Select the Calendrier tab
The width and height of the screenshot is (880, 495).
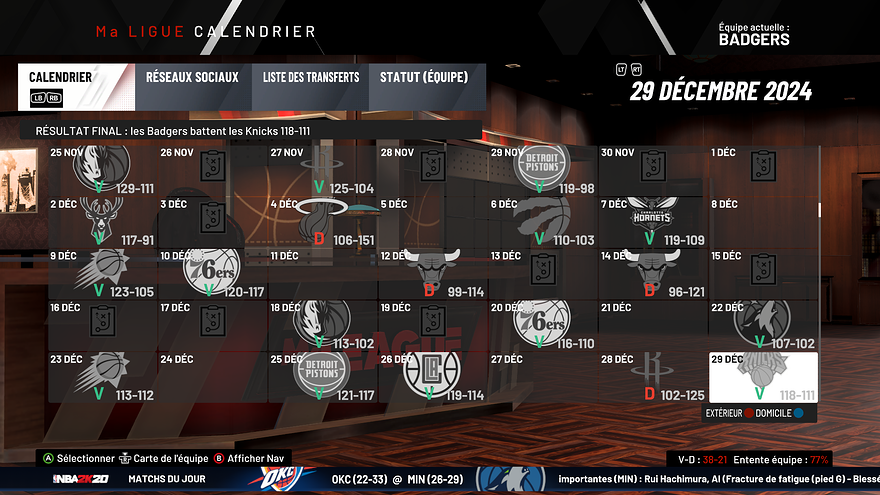73,85
